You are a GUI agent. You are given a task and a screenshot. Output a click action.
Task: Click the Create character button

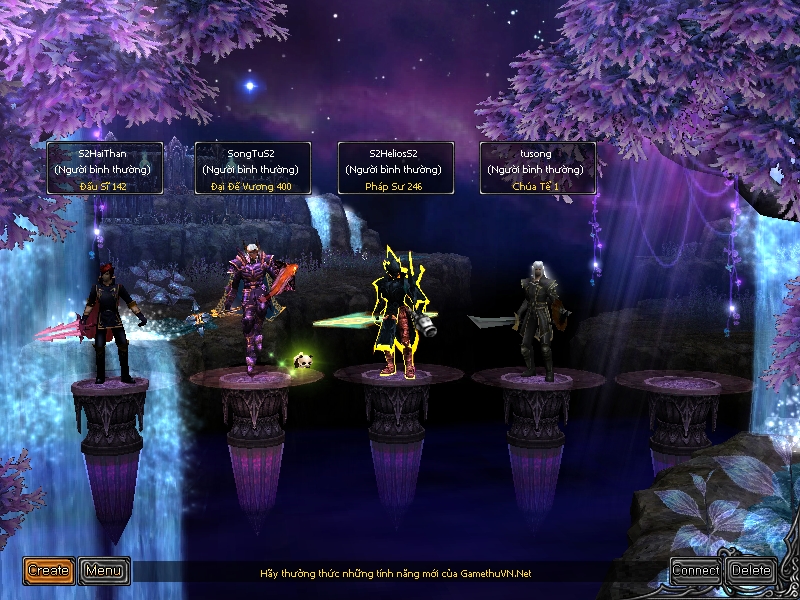[x=49, y=571]
